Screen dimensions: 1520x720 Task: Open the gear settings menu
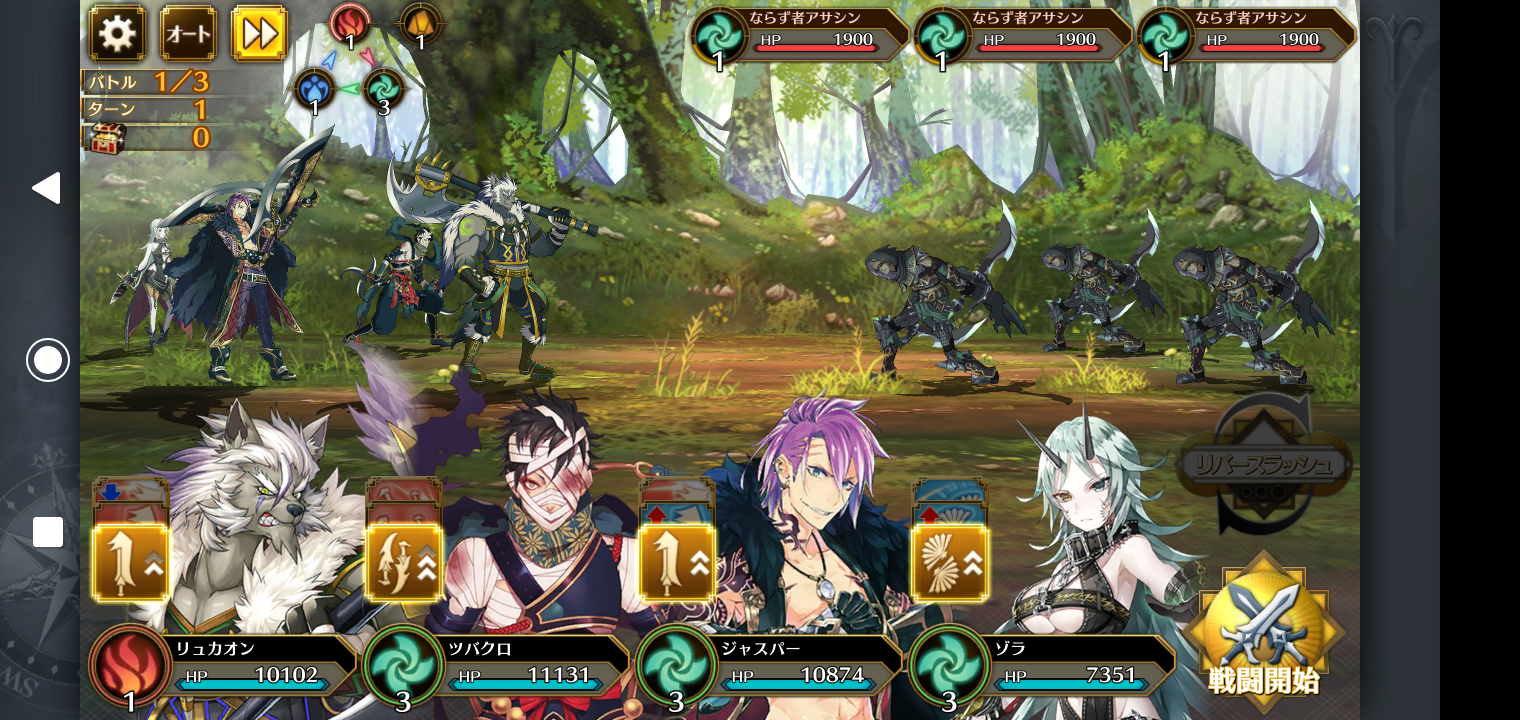pyautogui.click(x=117, y=34)
